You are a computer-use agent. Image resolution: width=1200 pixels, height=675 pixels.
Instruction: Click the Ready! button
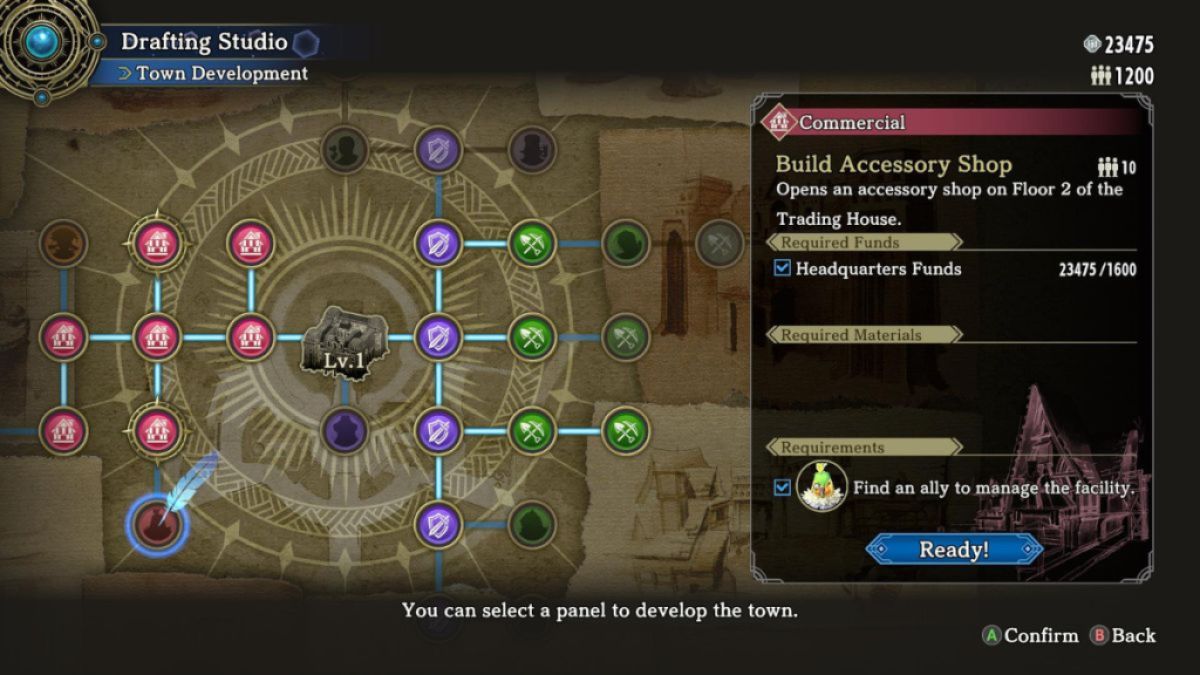pos(954,549)
